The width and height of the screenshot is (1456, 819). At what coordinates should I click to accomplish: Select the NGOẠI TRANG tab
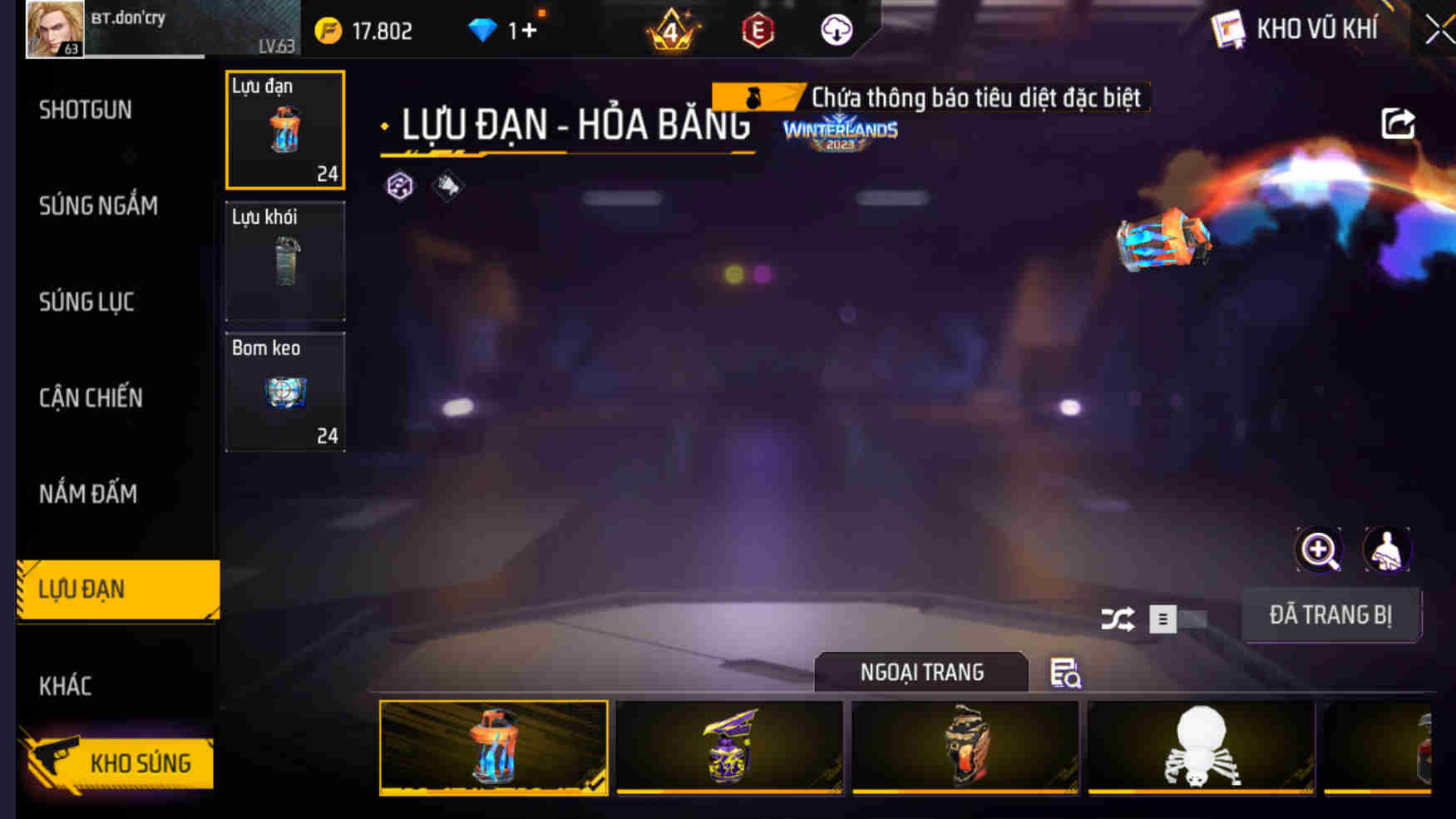coord(923,672)
